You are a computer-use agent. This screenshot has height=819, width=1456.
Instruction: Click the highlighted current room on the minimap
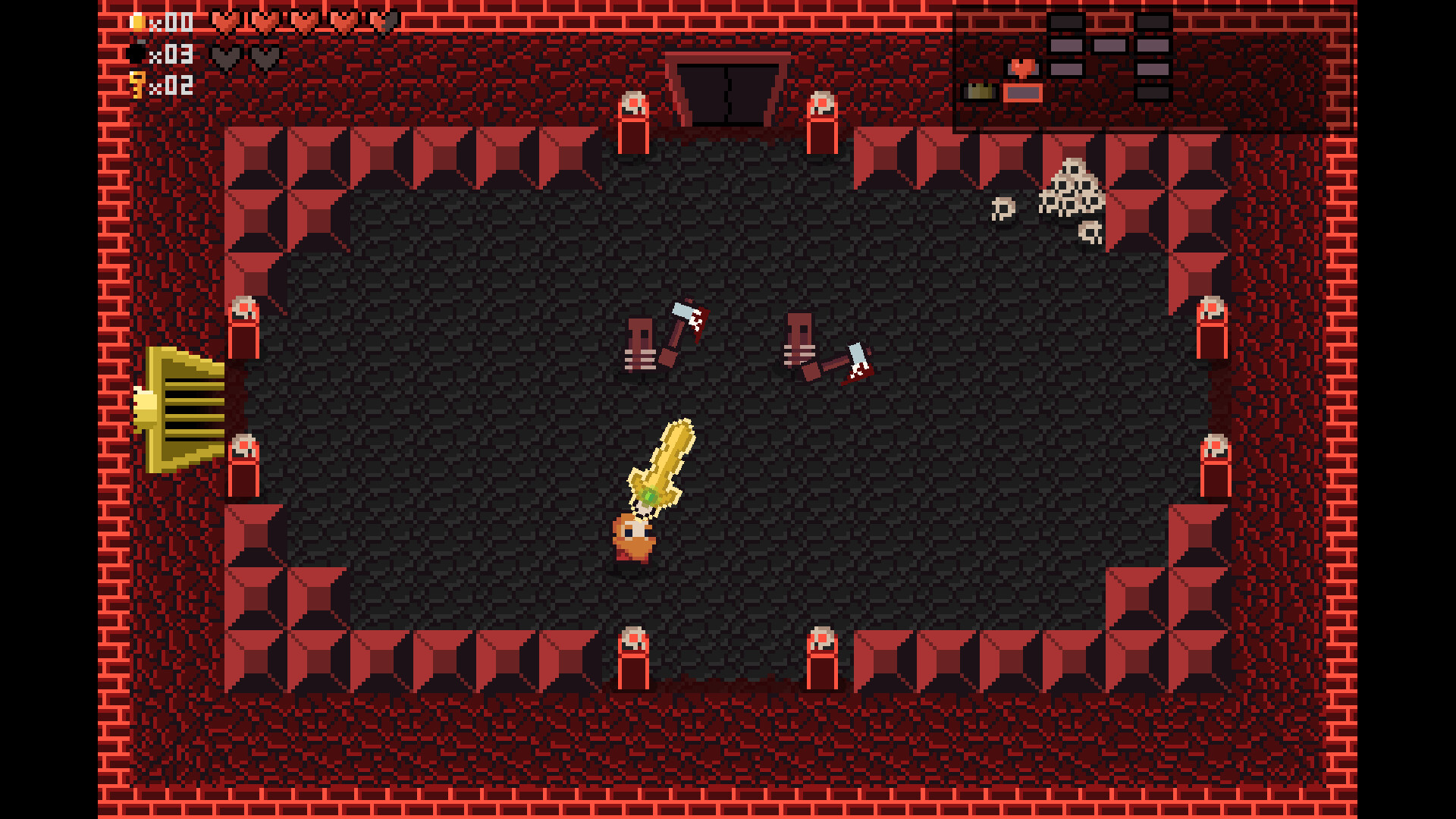point(1023,93)
